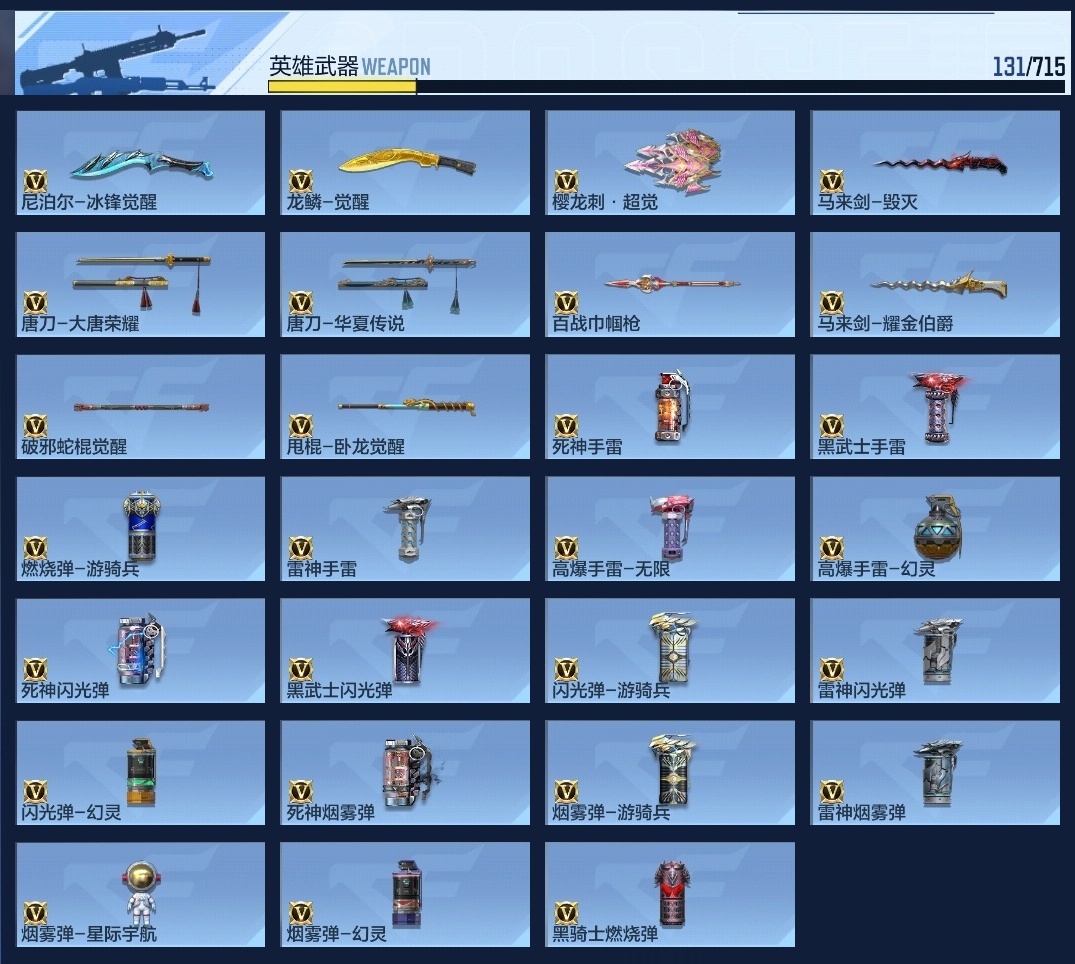
Task: Click the 死神闪光弹 flashbang tile
Action: pos(141,651)
